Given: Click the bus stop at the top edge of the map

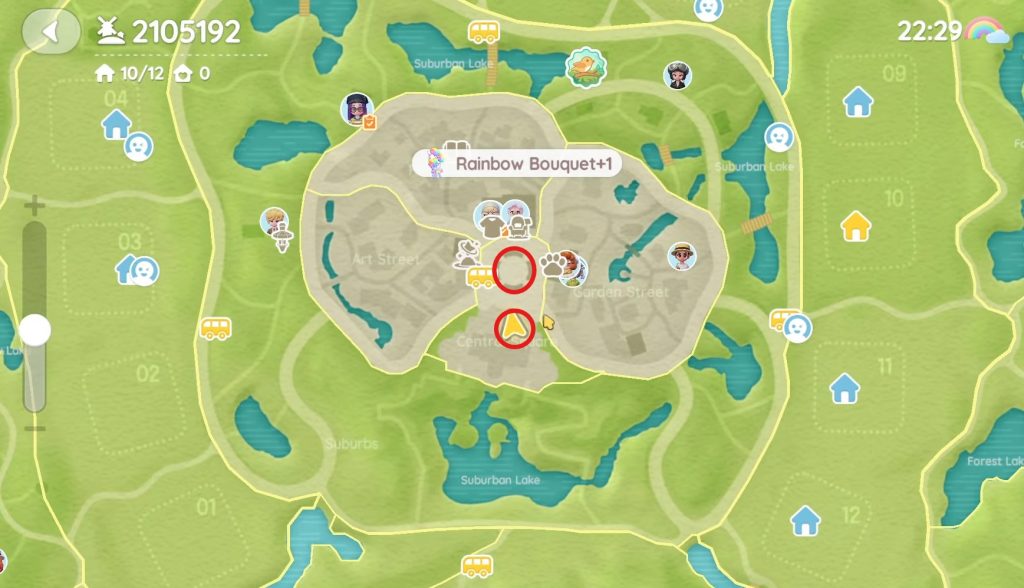Looking at the screenshot, I should coord(484,32).
